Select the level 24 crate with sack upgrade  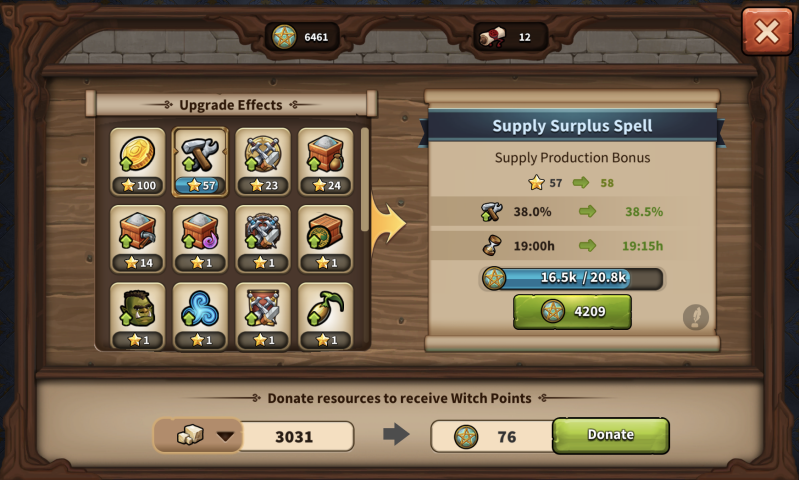[x=326, y=160]
